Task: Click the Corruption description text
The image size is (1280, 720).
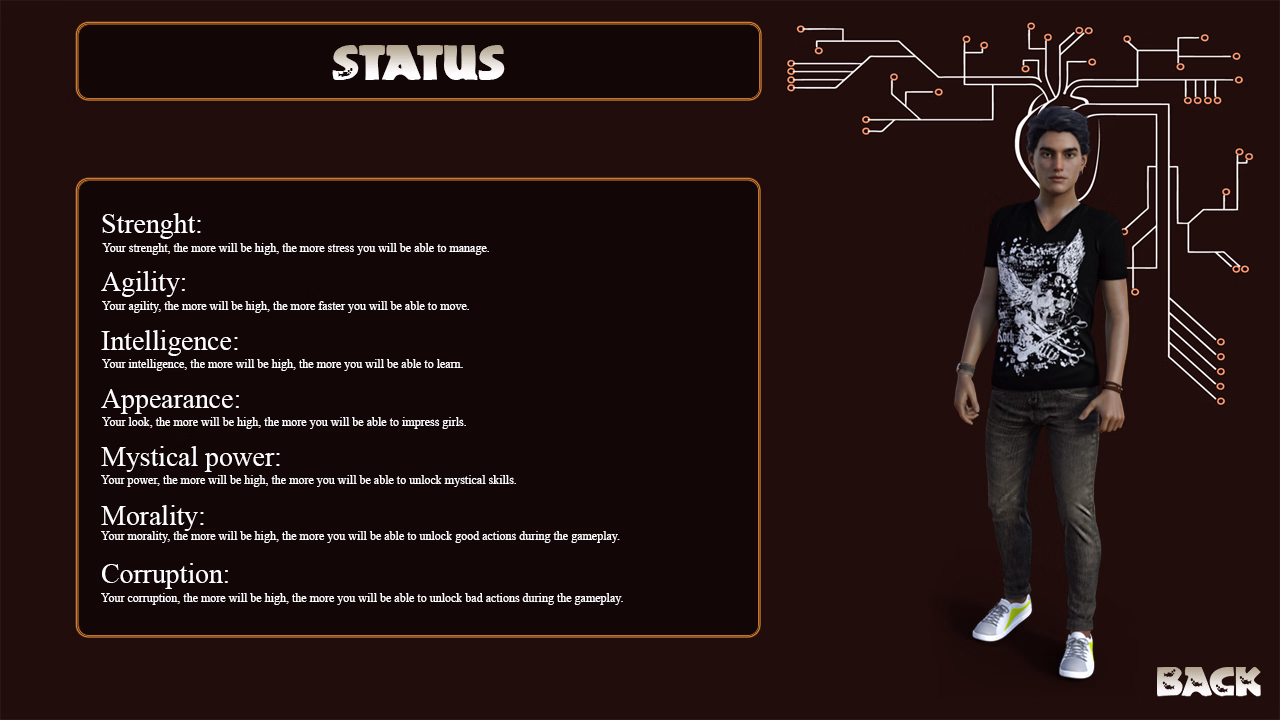Action: click(361, 597)
